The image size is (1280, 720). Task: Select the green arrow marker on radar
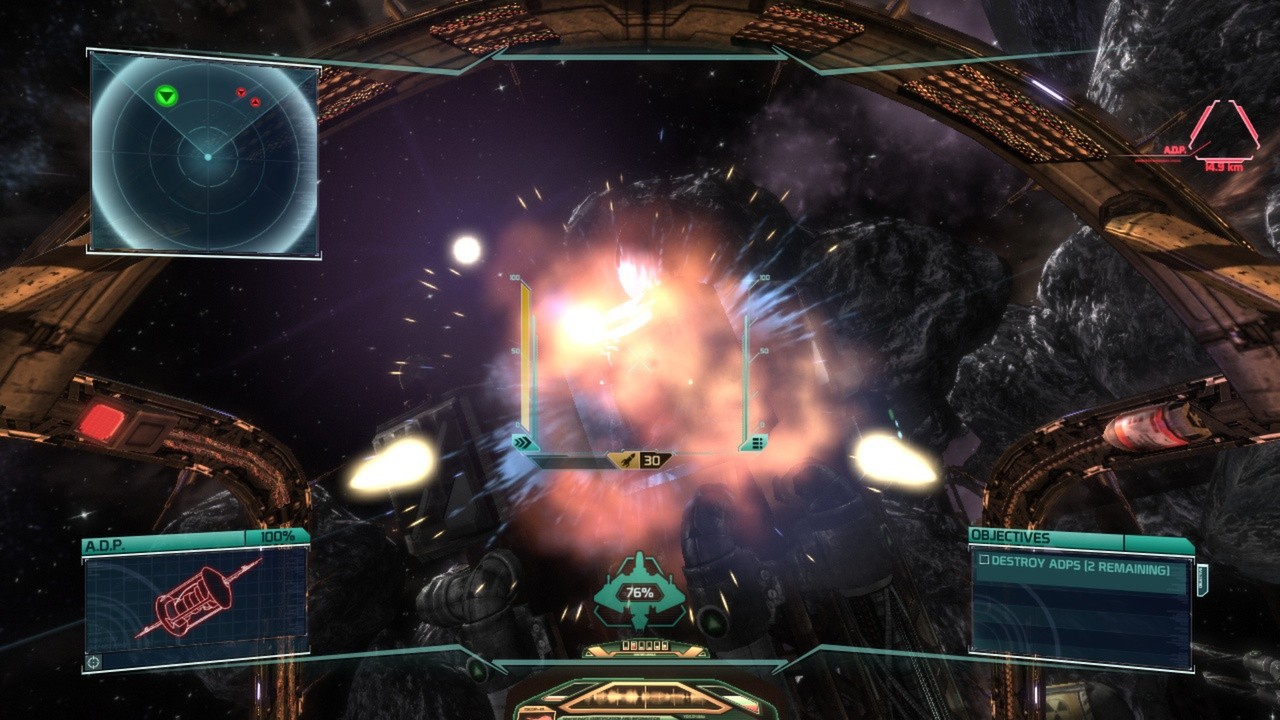[166, 96]
